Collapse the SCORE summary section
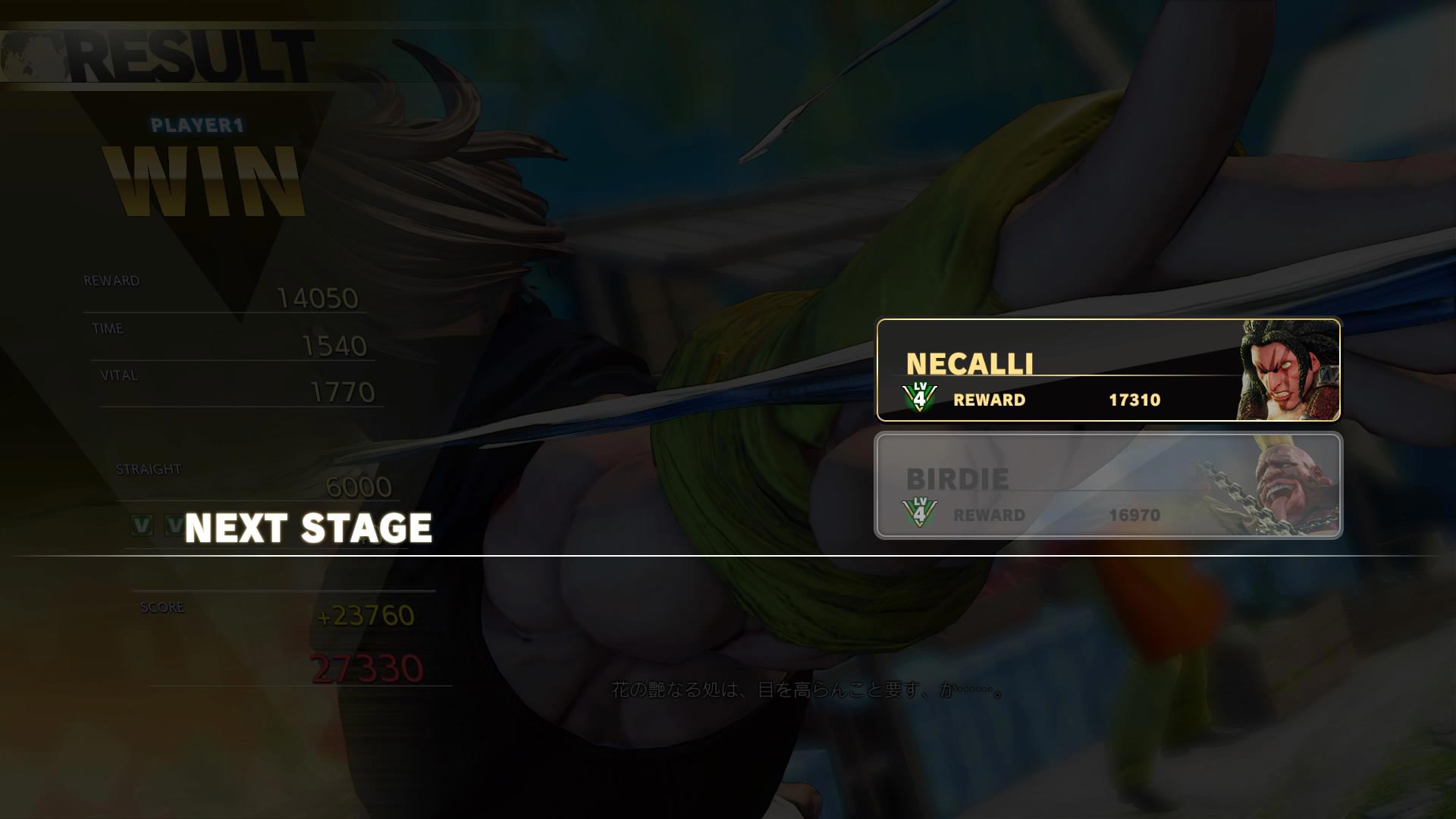Viewport: 1456px width, 819px height. click(162, 607)
